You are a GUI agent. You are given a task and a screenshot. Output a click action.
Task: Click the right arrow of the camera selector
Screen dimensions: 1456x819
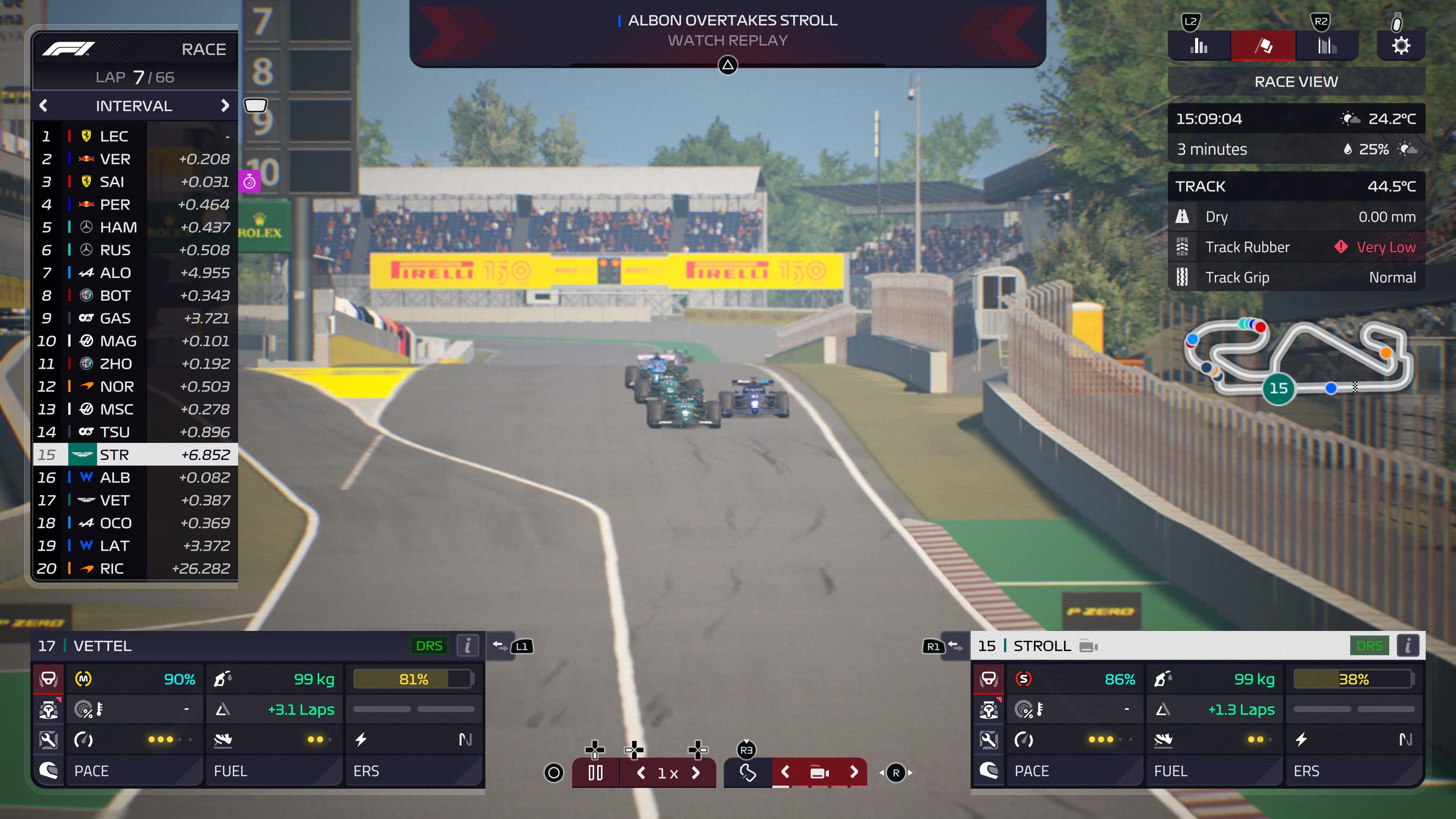(x=854, y=772)
